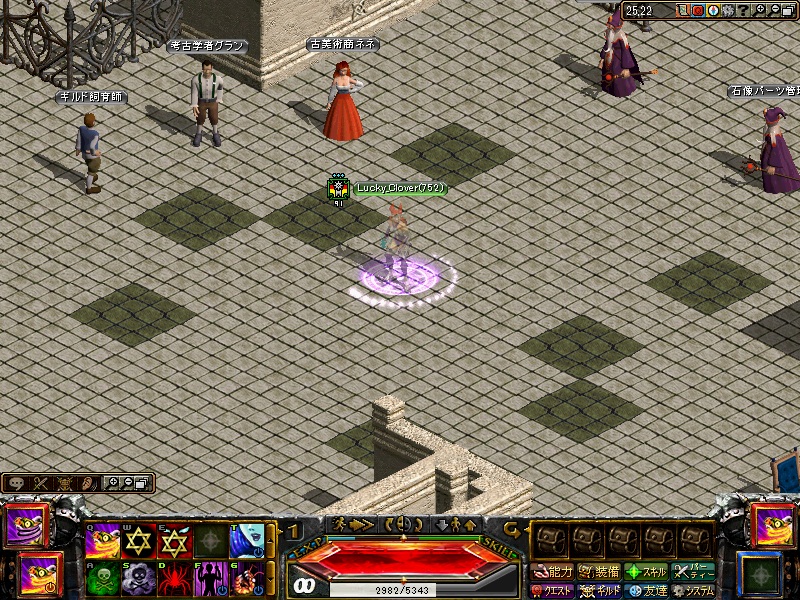800x600 pixels.
Task: Click the crossed swords icon in chat bar
Action: [41, 484]
